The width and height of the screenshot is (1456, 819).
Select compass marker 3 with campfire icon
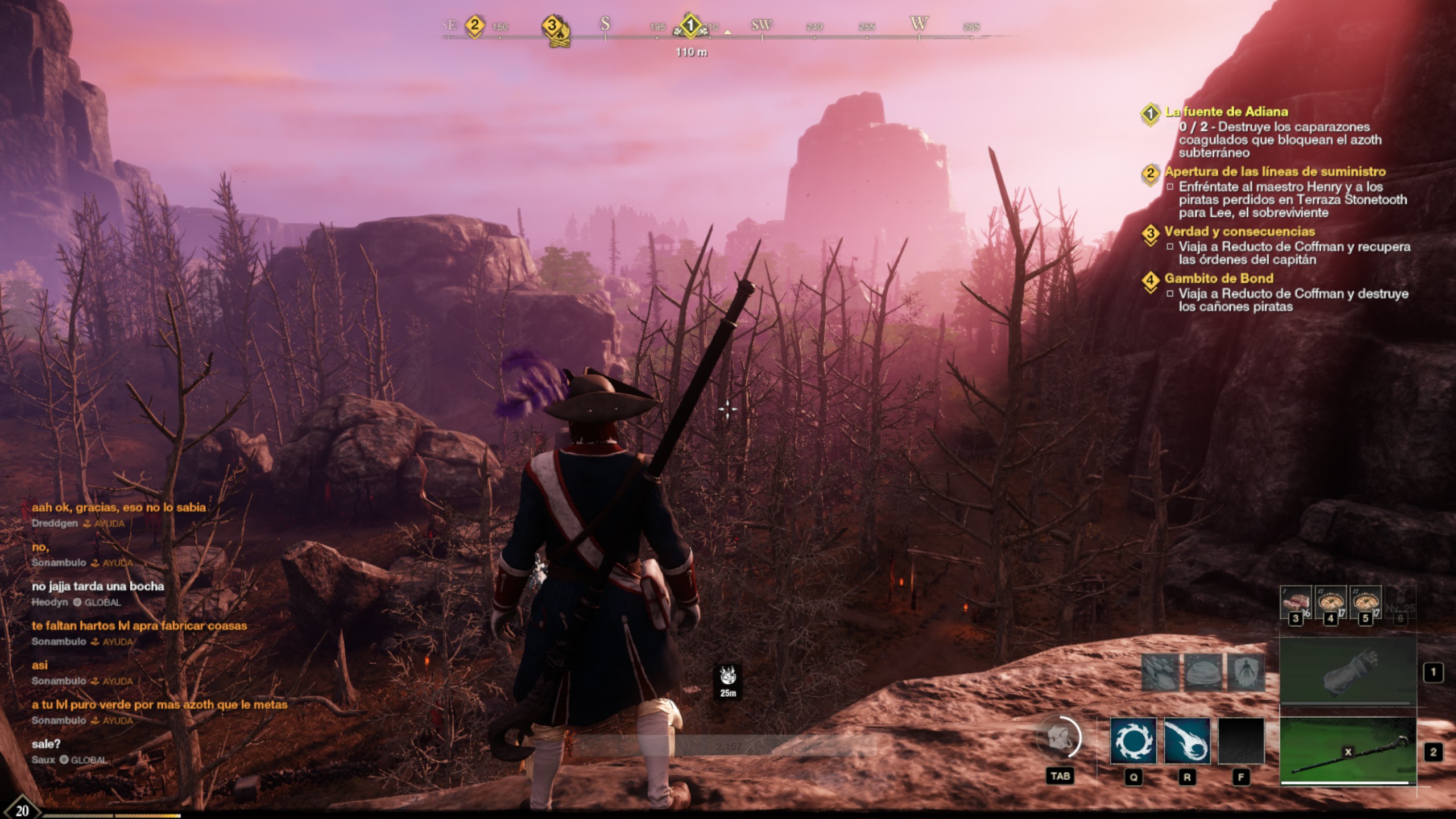[552, 27]
